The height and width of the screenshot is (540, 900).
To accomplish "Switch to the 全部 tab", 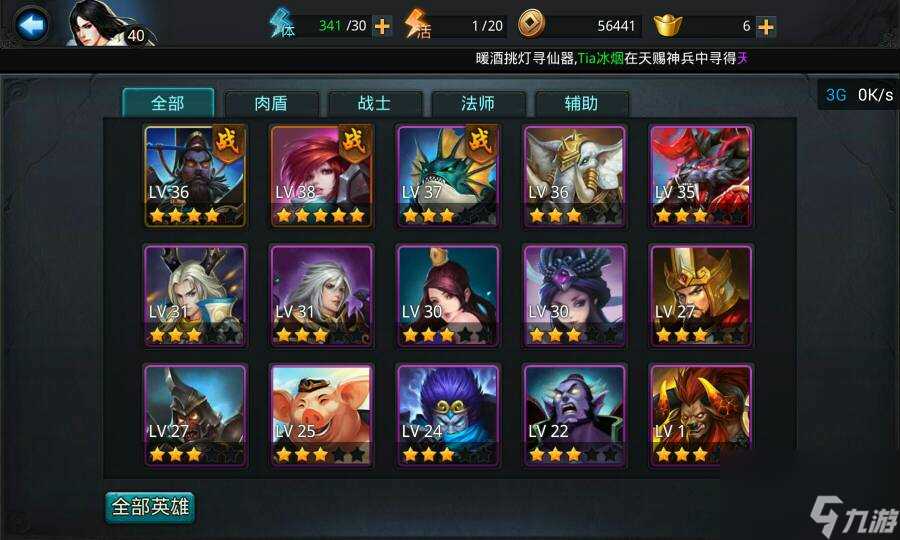I will point(168,103).
